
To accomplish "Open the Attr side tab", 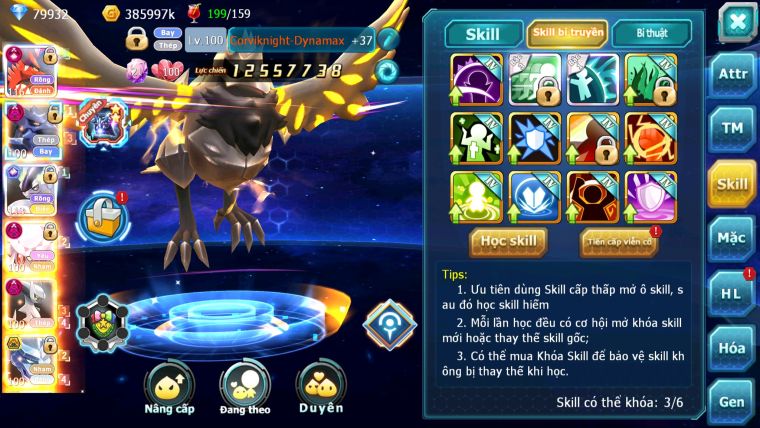I will coord(732,74).
